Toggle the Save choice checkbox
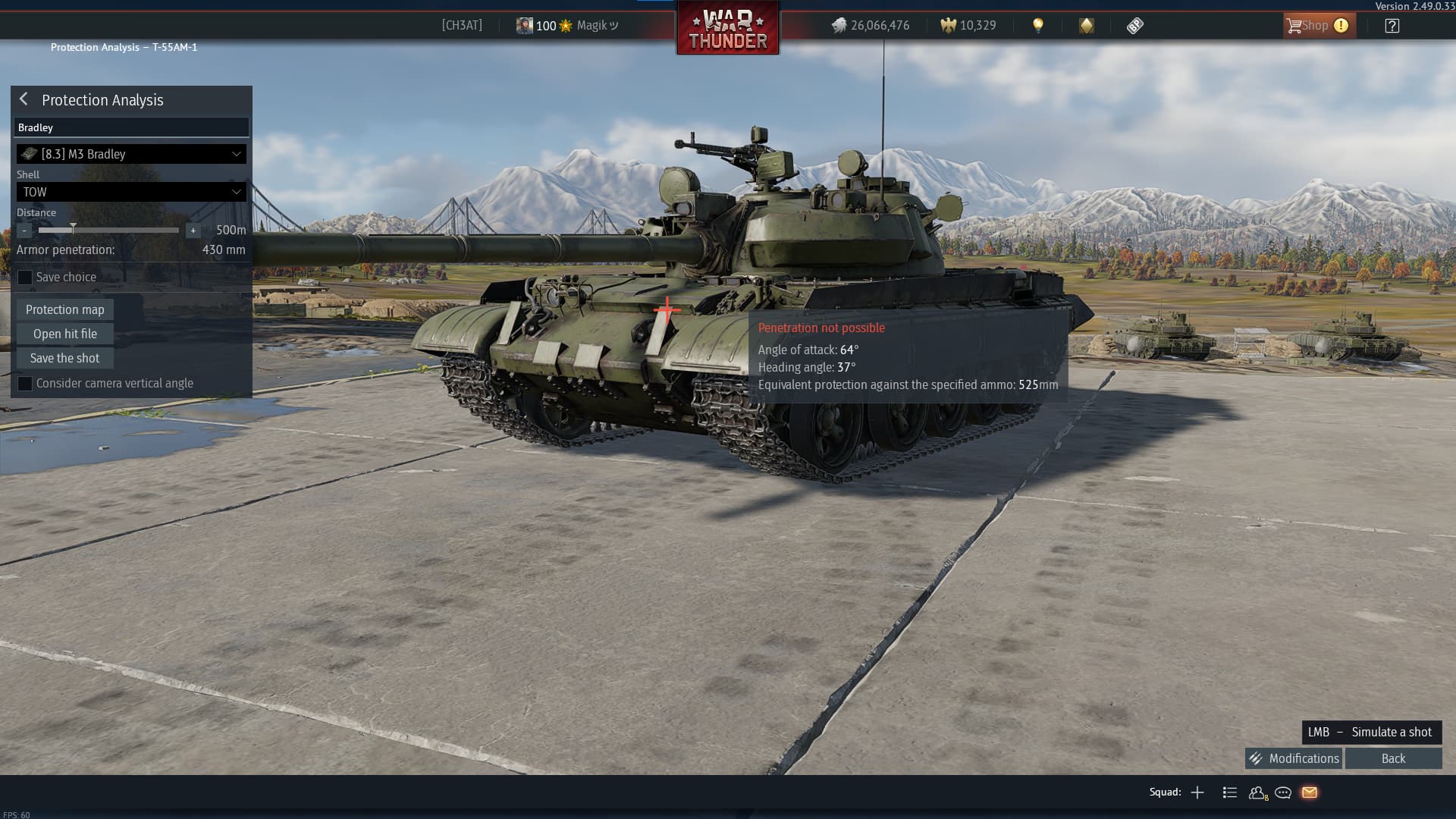This screenshot has height=819, width=1456. [25, 278]
